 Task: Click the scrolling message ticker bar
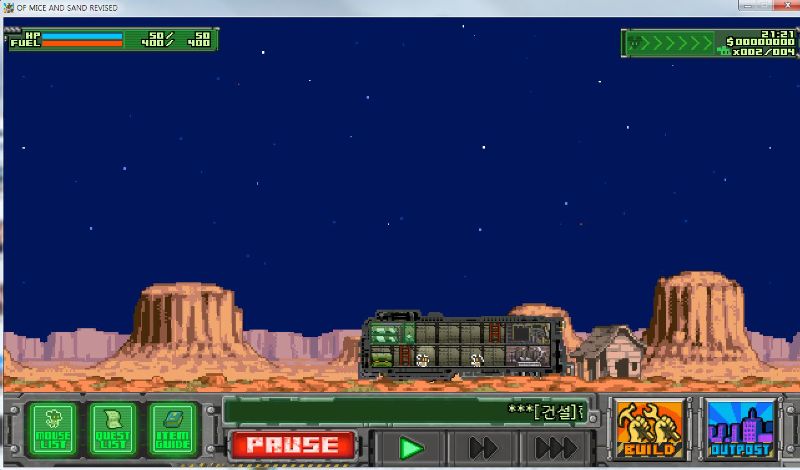coord(404,411)
